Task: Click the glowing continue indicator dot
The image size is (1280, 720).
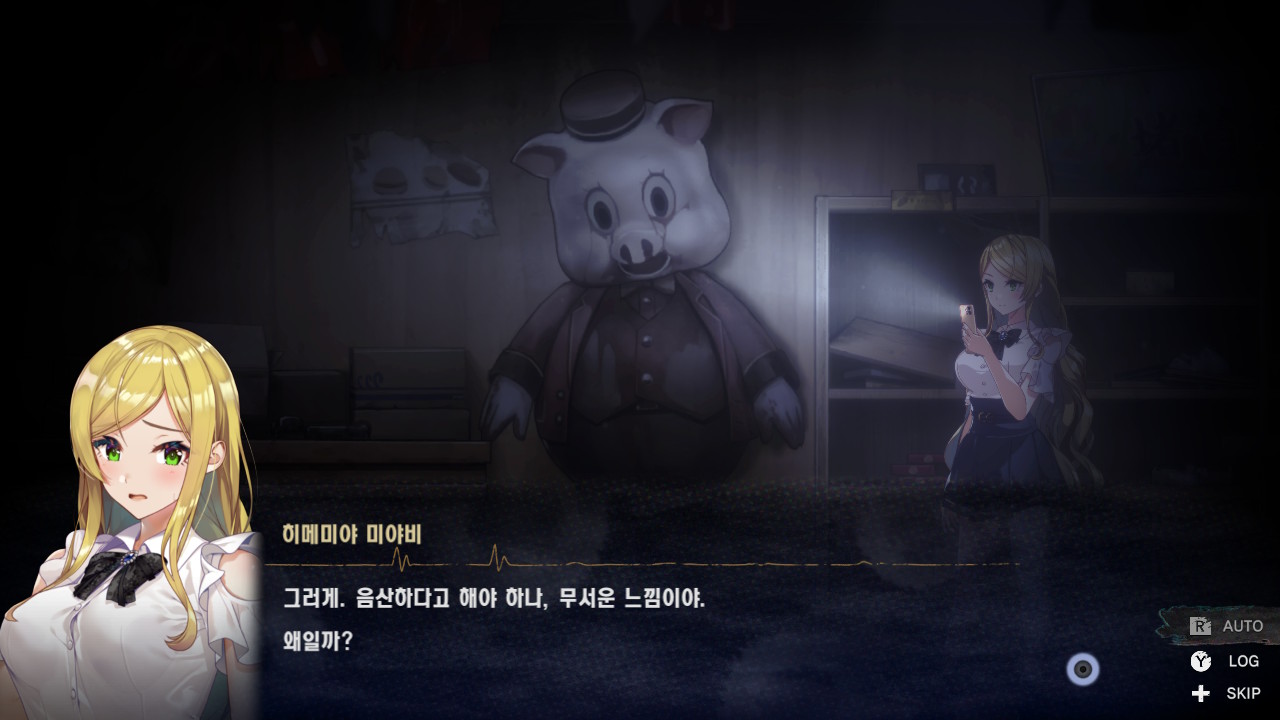Action: pyautogui.click(x=1082, y=670)
